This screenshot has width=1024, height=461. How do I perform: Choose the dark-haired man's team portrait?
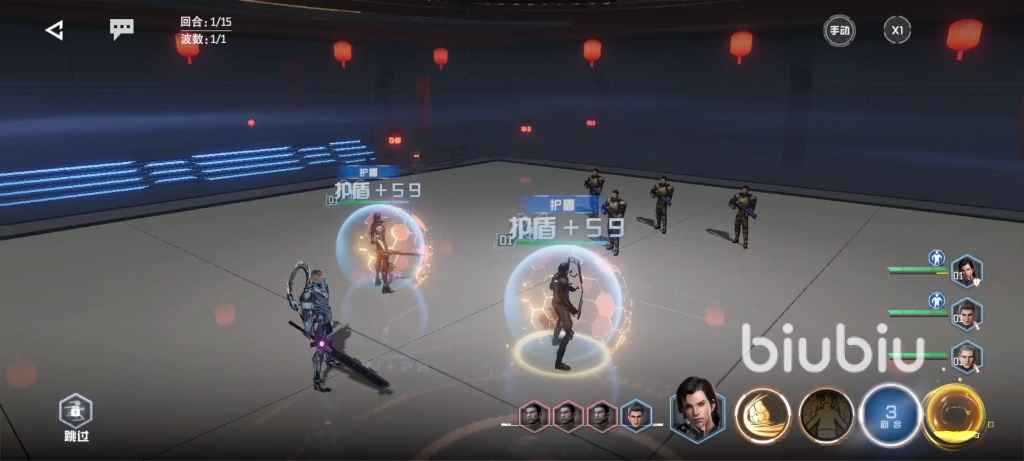tap(967, 315)
